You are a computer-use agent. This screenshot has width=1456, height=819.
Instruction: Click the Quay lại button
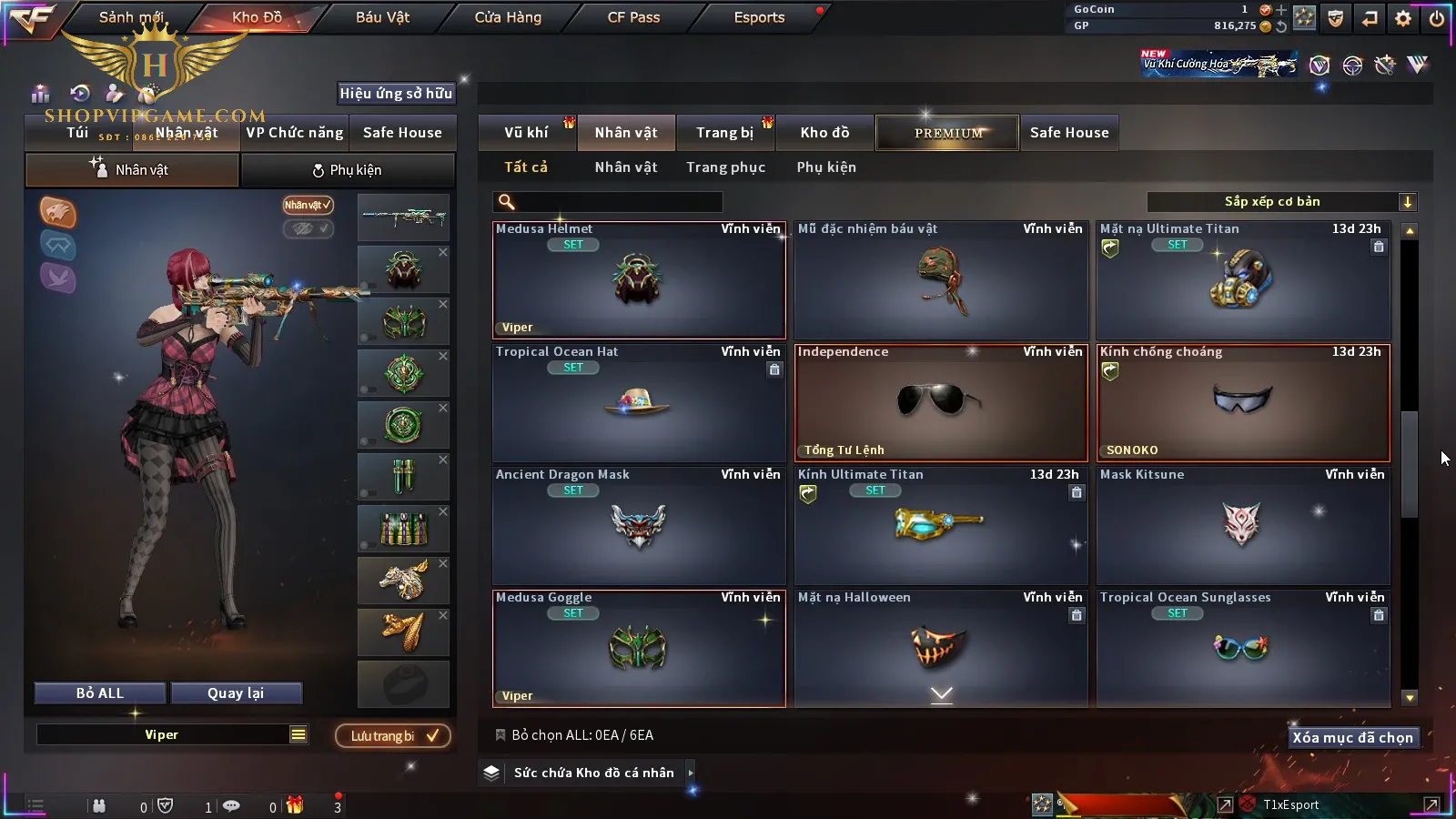point(236,693)
